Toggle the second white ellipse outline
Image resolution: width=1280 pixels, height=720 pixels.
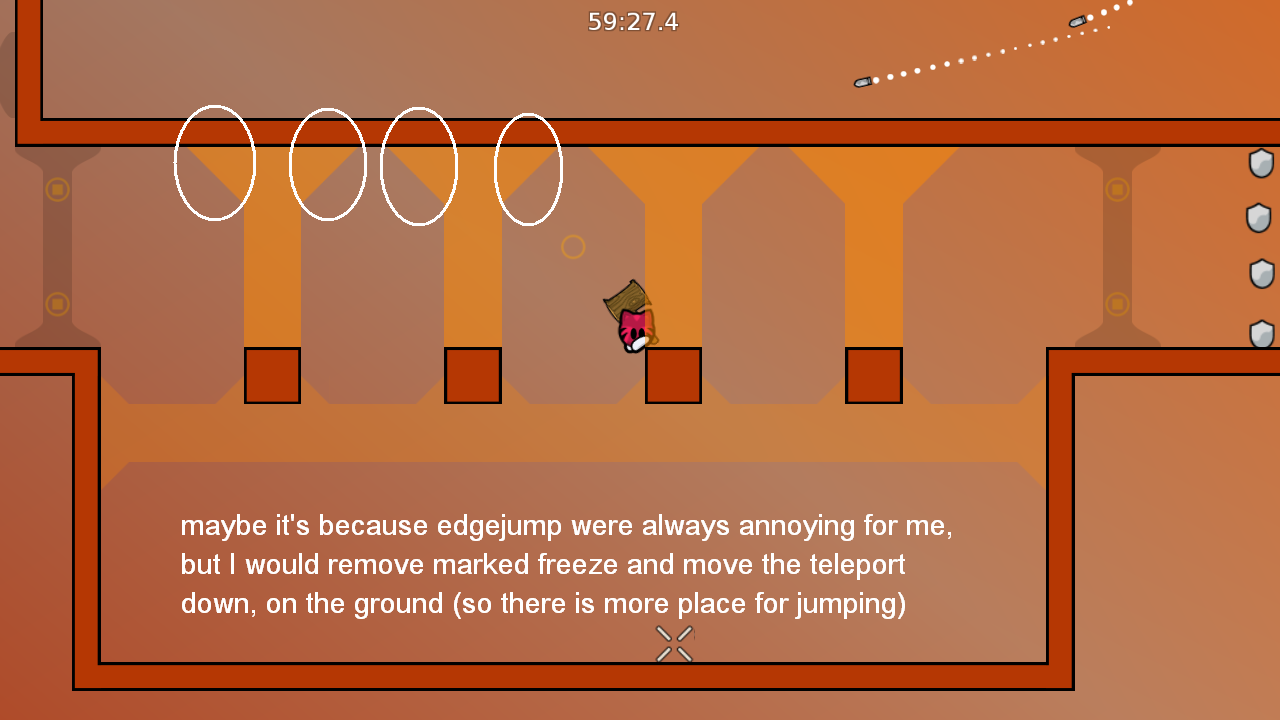click(x=328, y=163)
